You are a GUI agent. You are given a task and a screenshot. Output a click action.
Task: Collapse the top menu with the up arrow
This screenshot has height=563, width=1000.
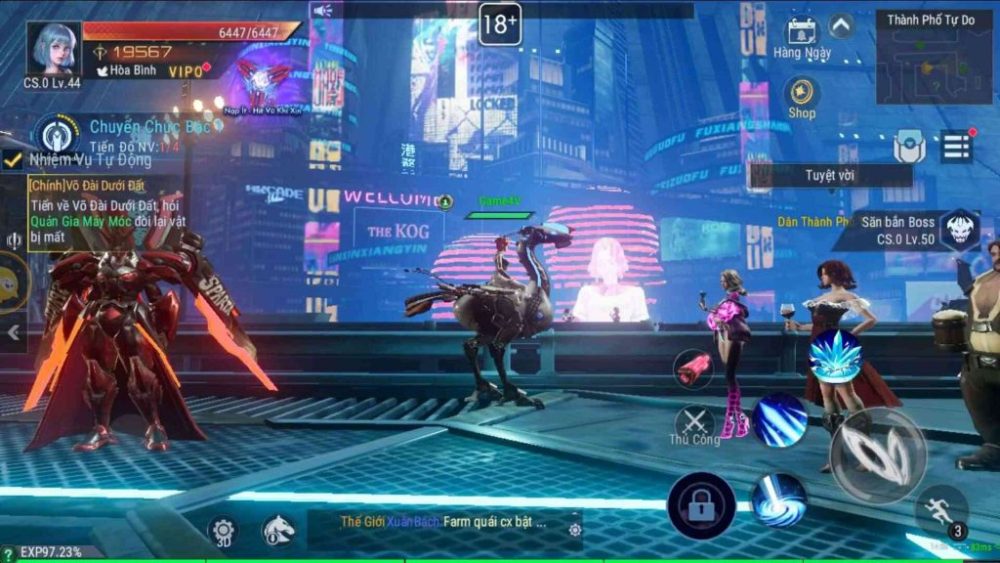coord(842,26)
